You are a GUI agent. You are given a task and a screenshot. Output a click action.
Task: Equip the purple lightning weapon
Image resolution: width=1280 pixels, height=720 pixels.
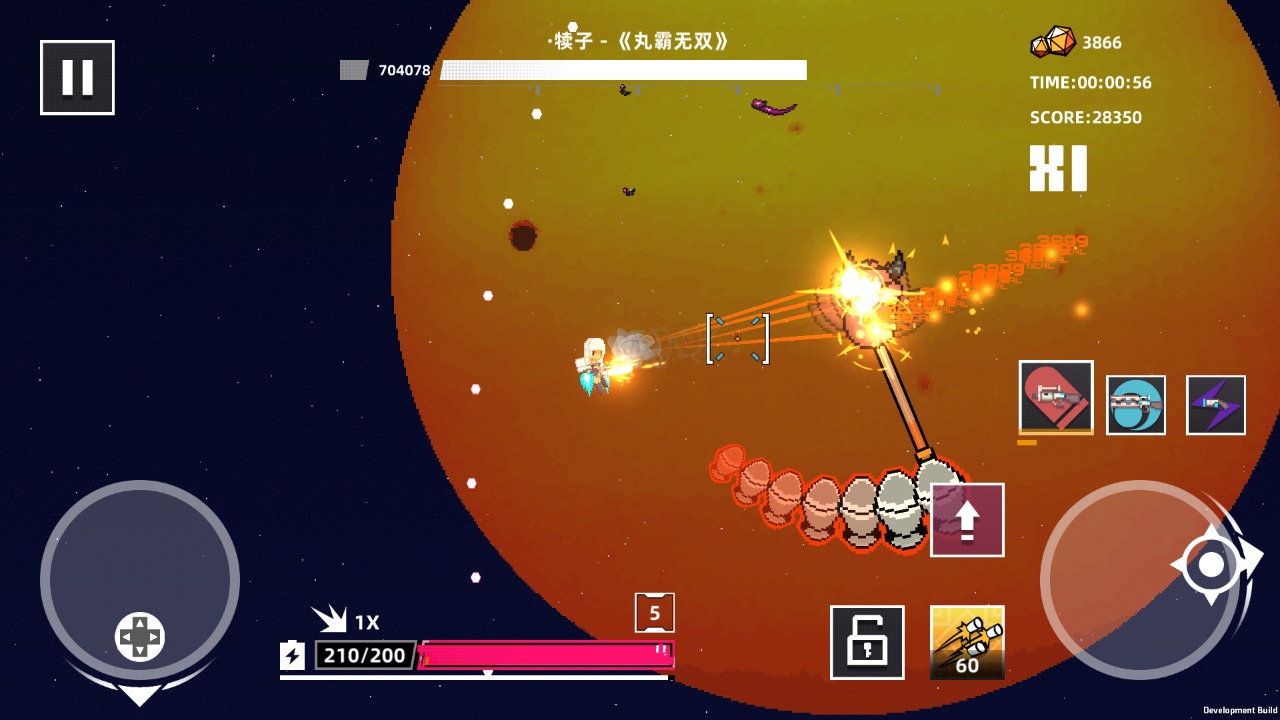click(x=1216, y=405)
